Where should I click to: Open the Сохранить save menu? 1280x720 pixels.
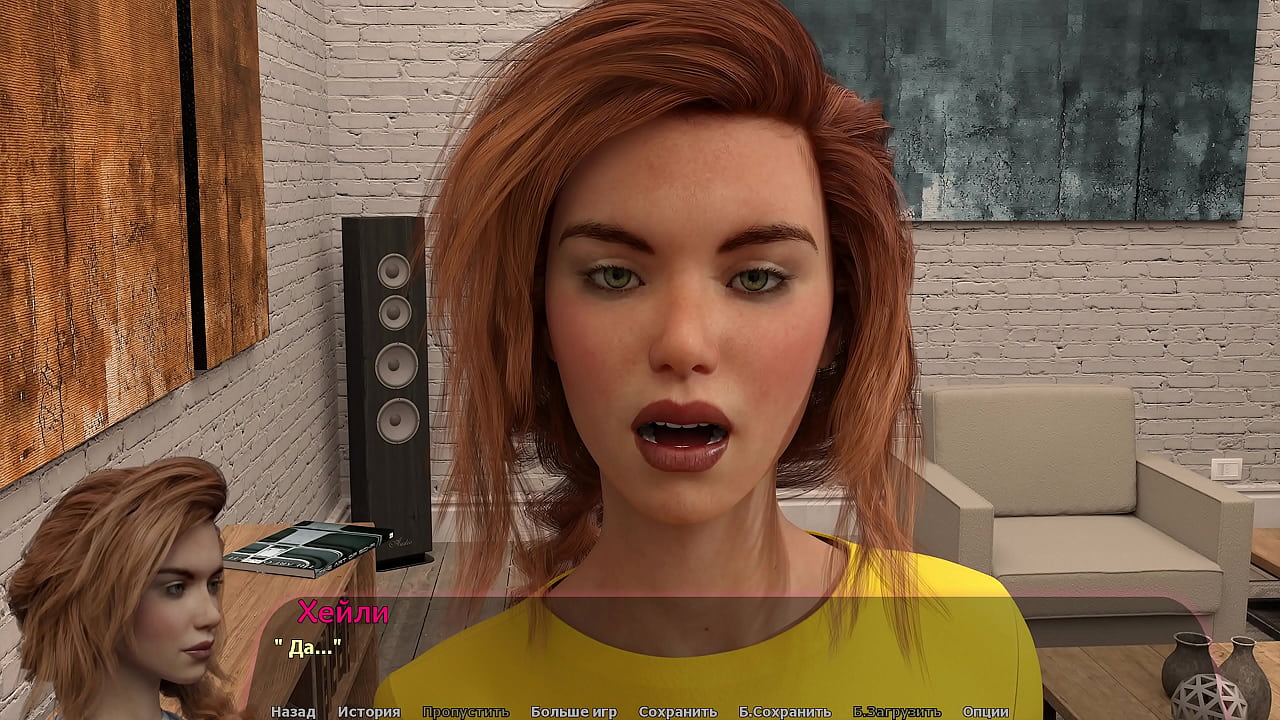[x=677, y=712]
